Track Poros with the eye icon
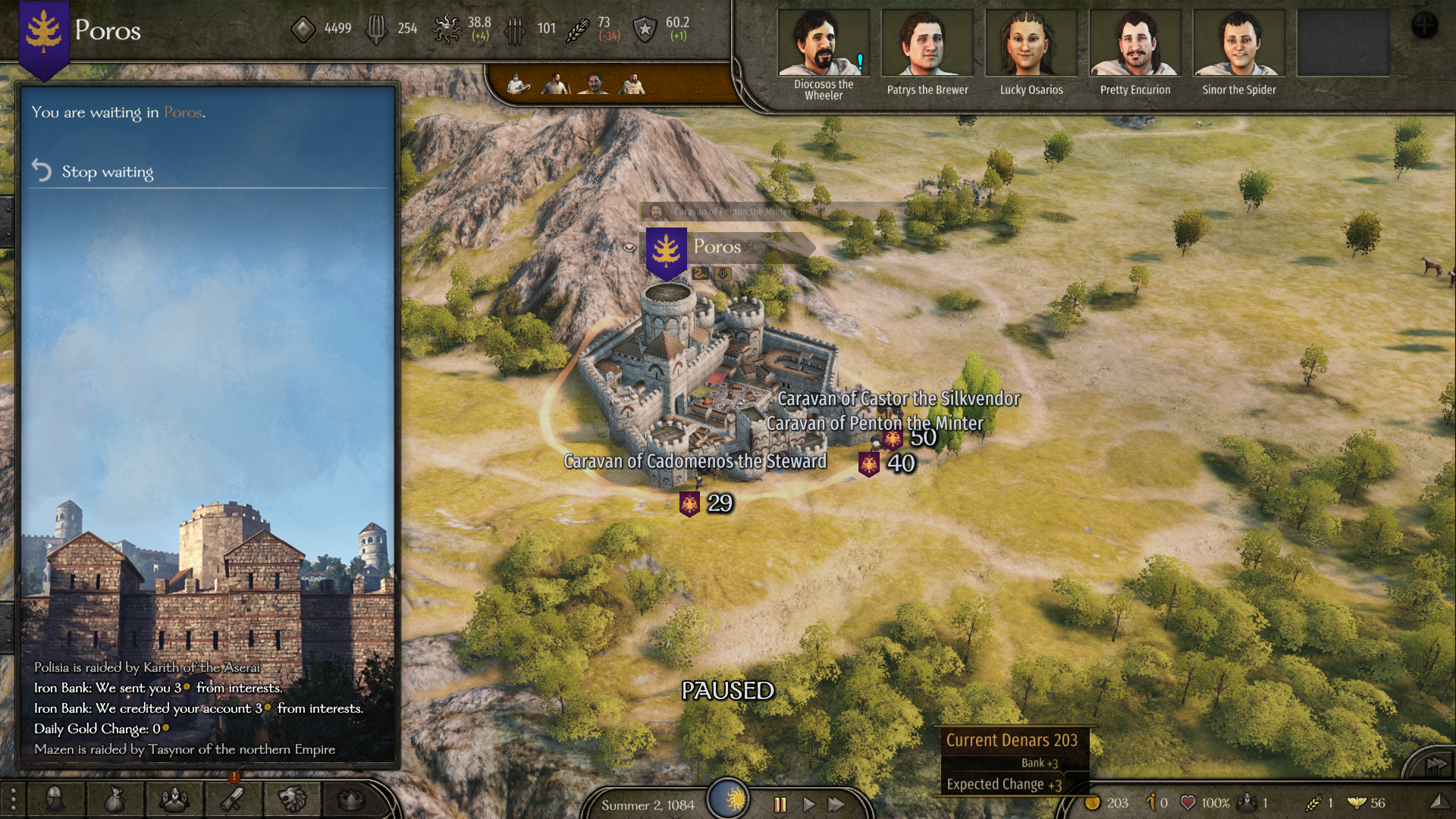The width and height of the screenshot is (1456, 819). (629, 247)
